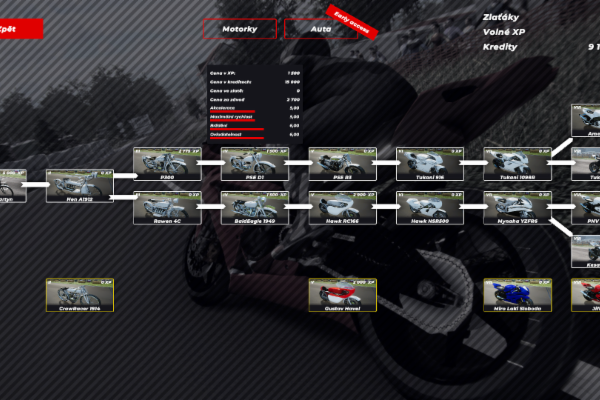The height and width of the screenshot is (400, 600).
Task: Select the Tukani 916 bike
Action: [x=430, y=164]
